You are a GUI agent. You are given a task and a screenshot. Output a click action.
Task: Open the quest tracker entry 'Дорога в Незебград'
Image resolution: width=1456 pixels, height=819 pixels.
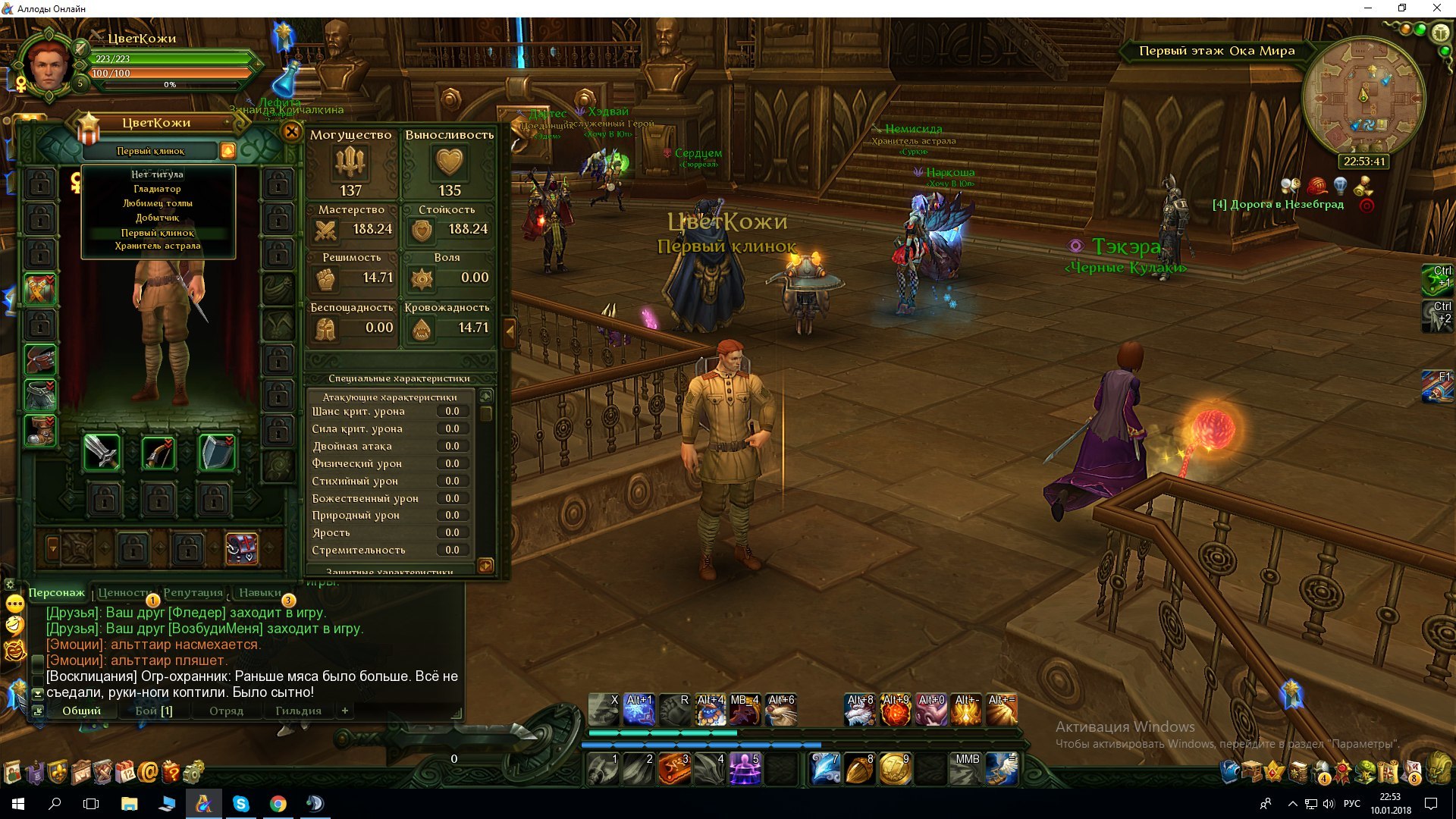pyautogui.click(x=1278, y=205)
